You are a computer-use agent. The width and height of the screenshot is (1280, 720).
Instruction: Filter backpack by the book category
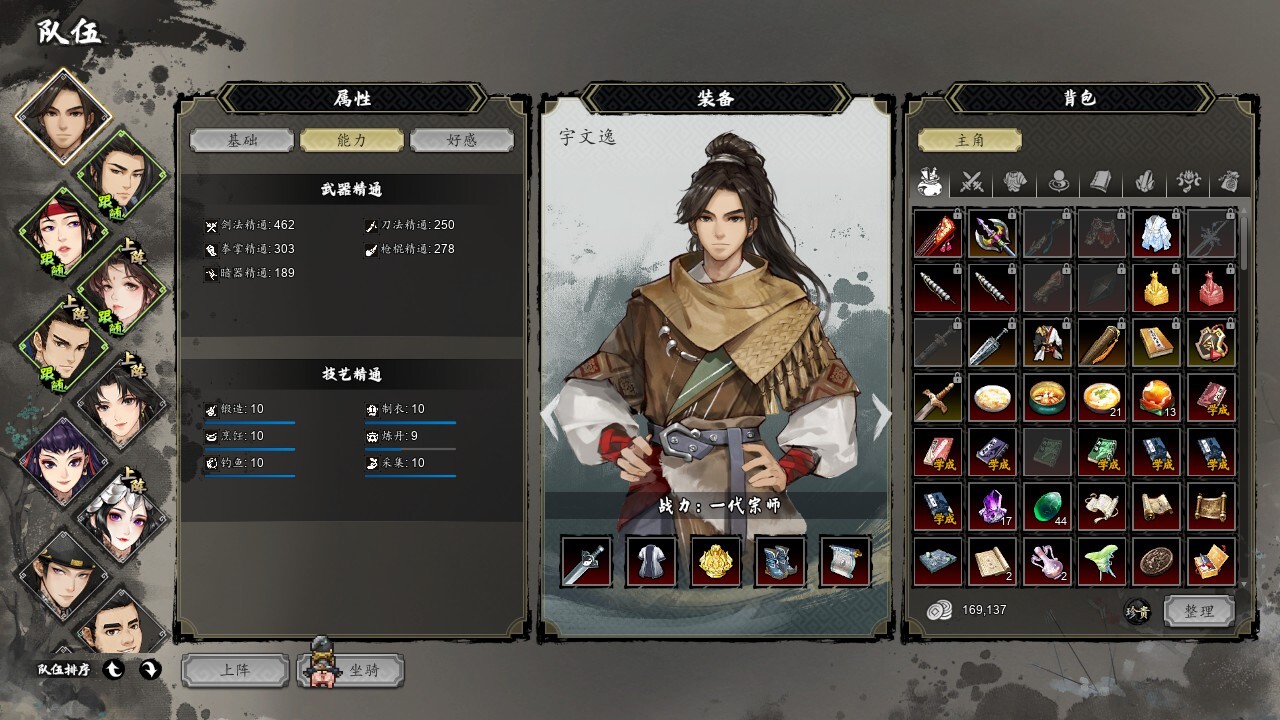1100,182
